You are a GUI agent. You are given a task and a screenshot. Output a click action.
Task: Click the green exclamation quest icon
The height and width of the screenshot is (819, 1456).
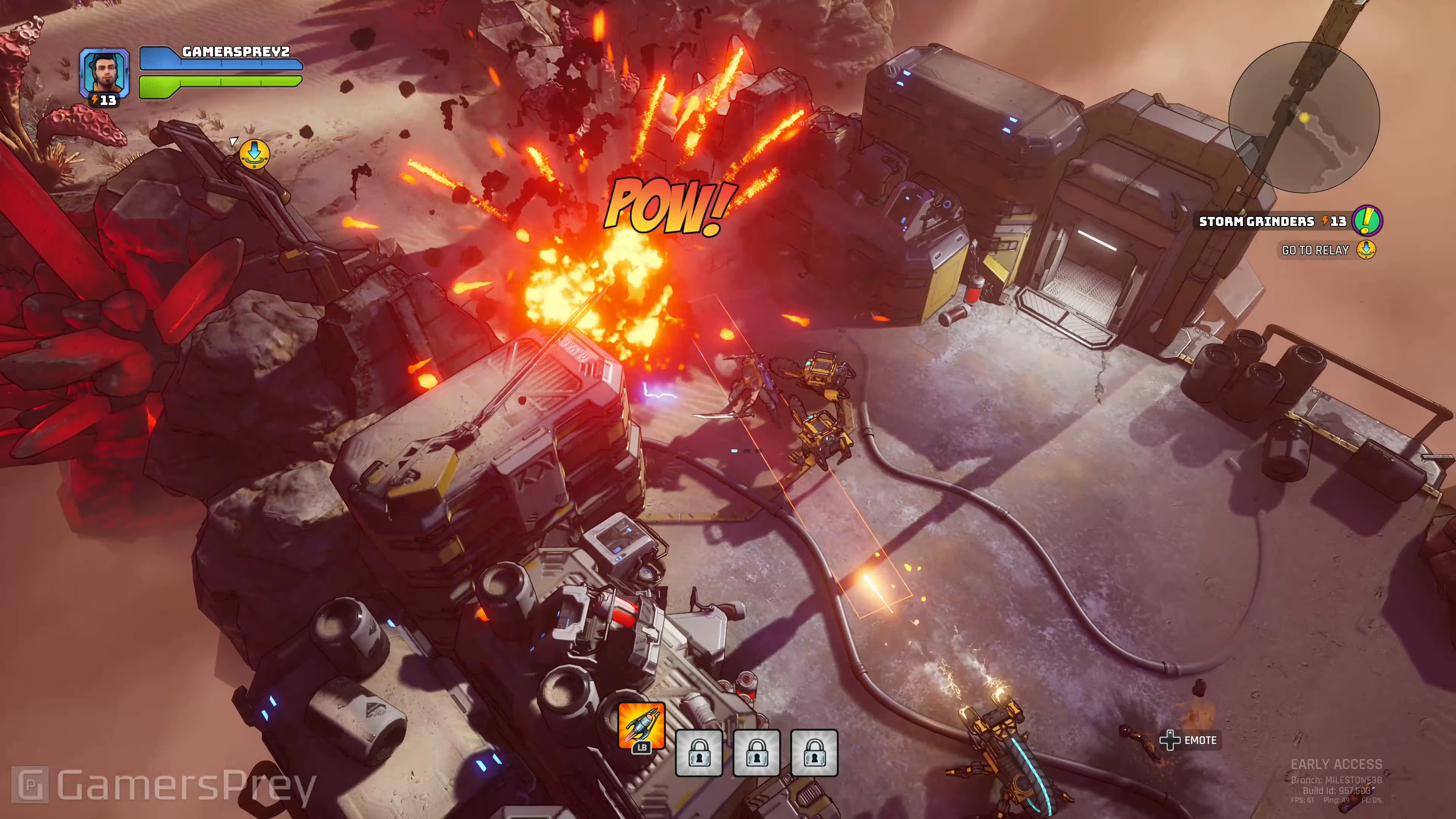[x=1367, y=220]
